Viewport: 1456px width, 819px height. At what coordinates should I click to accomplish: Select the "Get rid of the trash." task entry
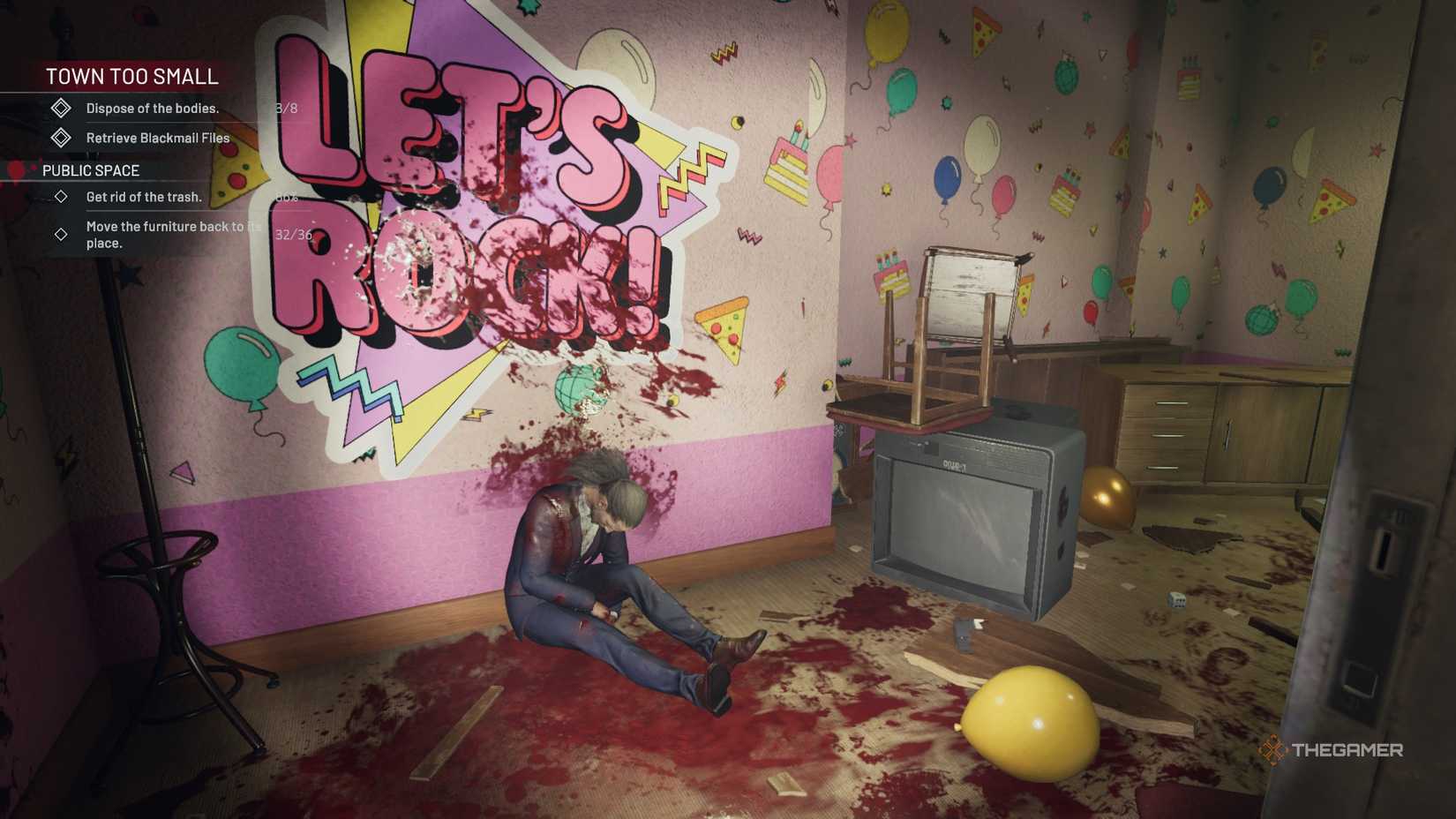point(144,197)
